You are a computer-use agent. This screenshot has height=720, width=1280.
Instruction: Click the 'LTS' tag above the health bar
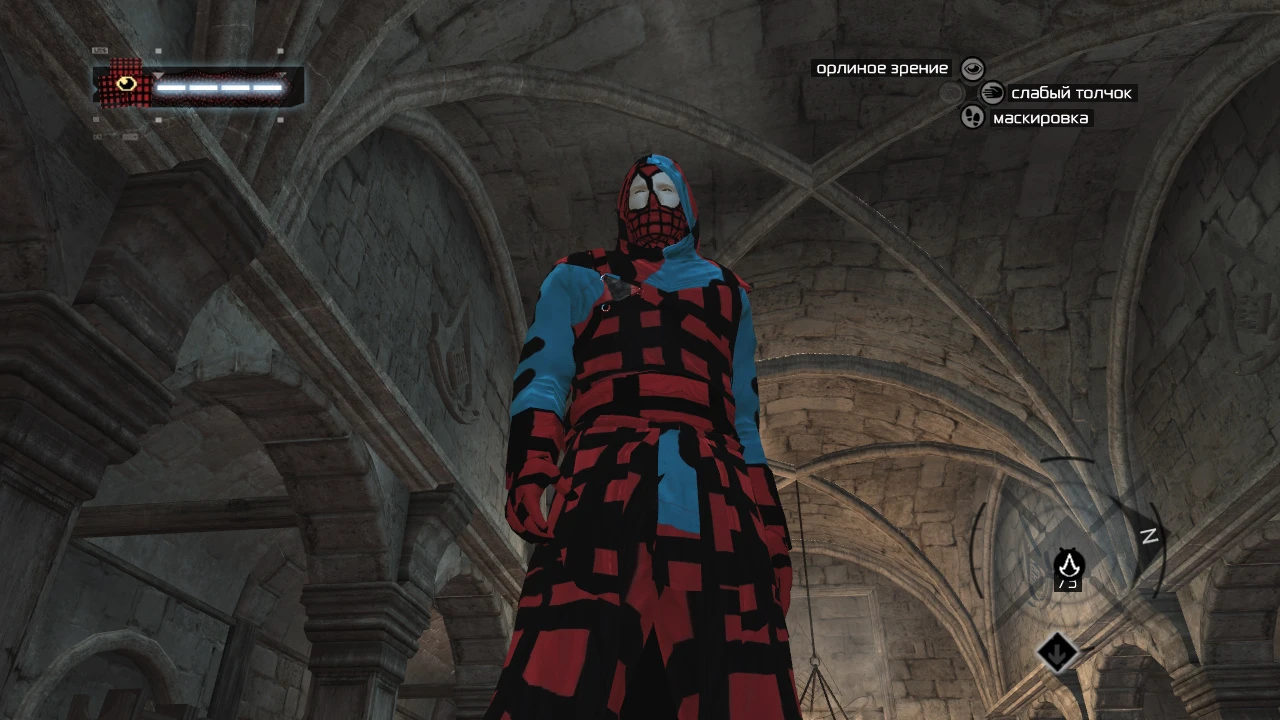coord(101,50)
